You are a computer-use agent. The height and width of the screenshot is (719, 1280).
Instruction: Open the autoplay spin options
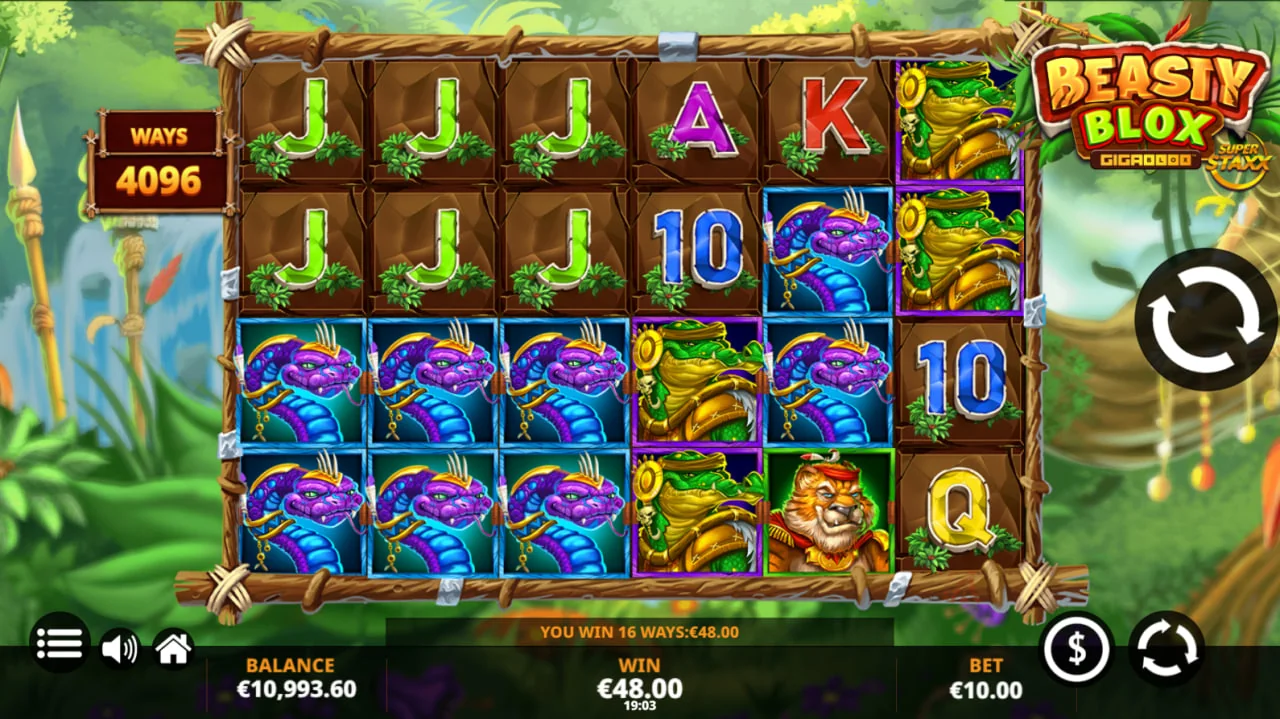tap(1166, 649)
